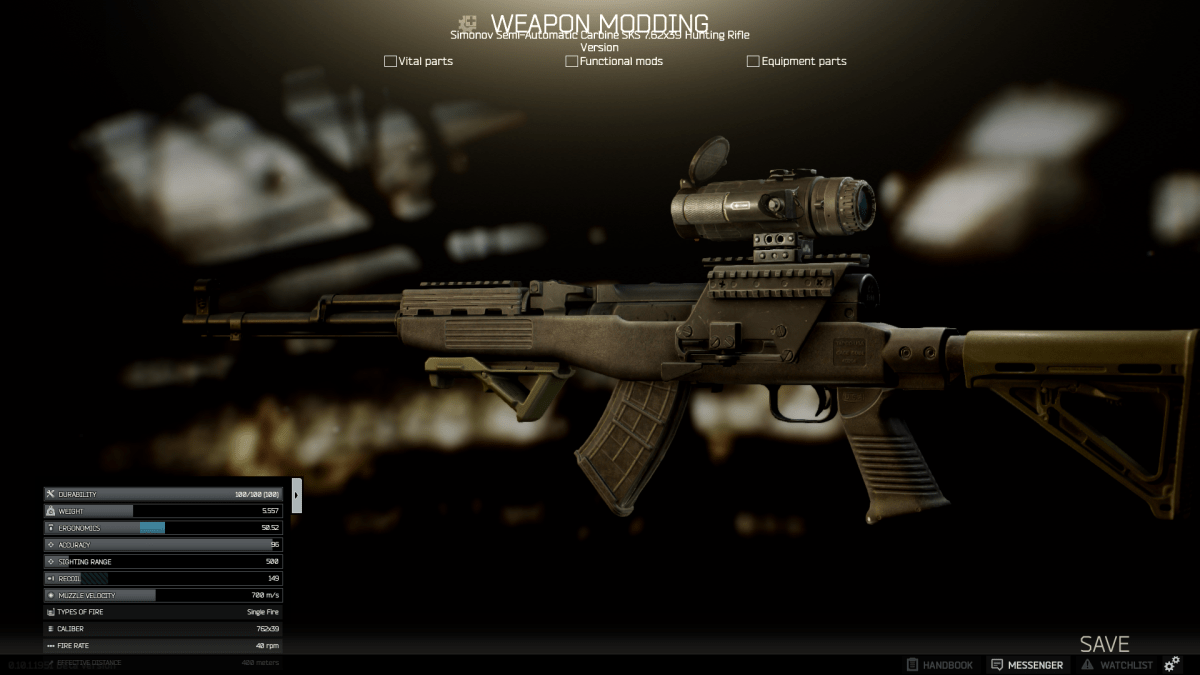Save the weapon build
The height and width of the screenshot is (675, 1200).
click(x=1104, y=644)
